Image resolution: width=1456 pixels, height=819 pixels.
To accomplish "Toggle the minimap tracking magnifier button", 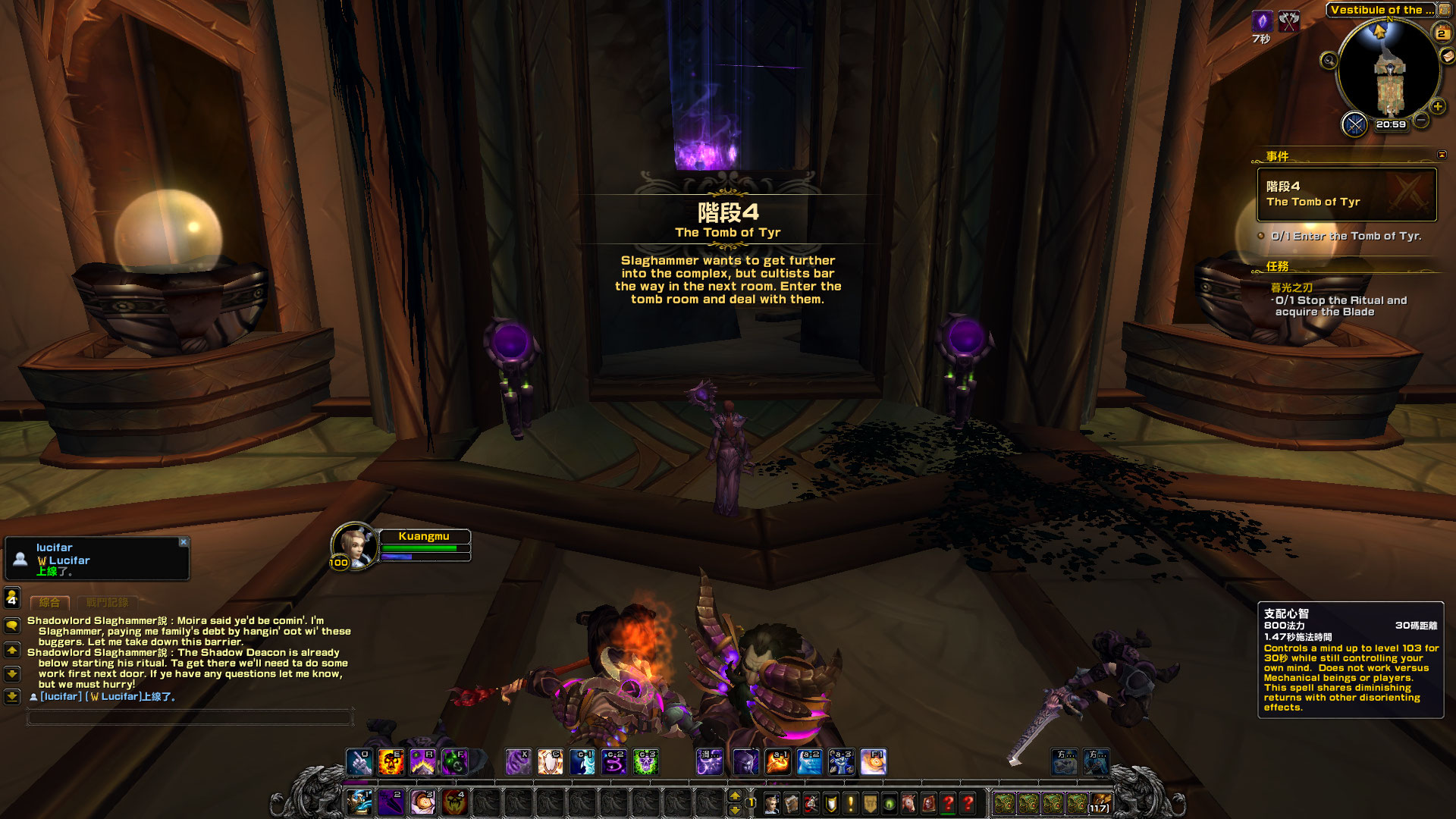I will point(1329,61).
